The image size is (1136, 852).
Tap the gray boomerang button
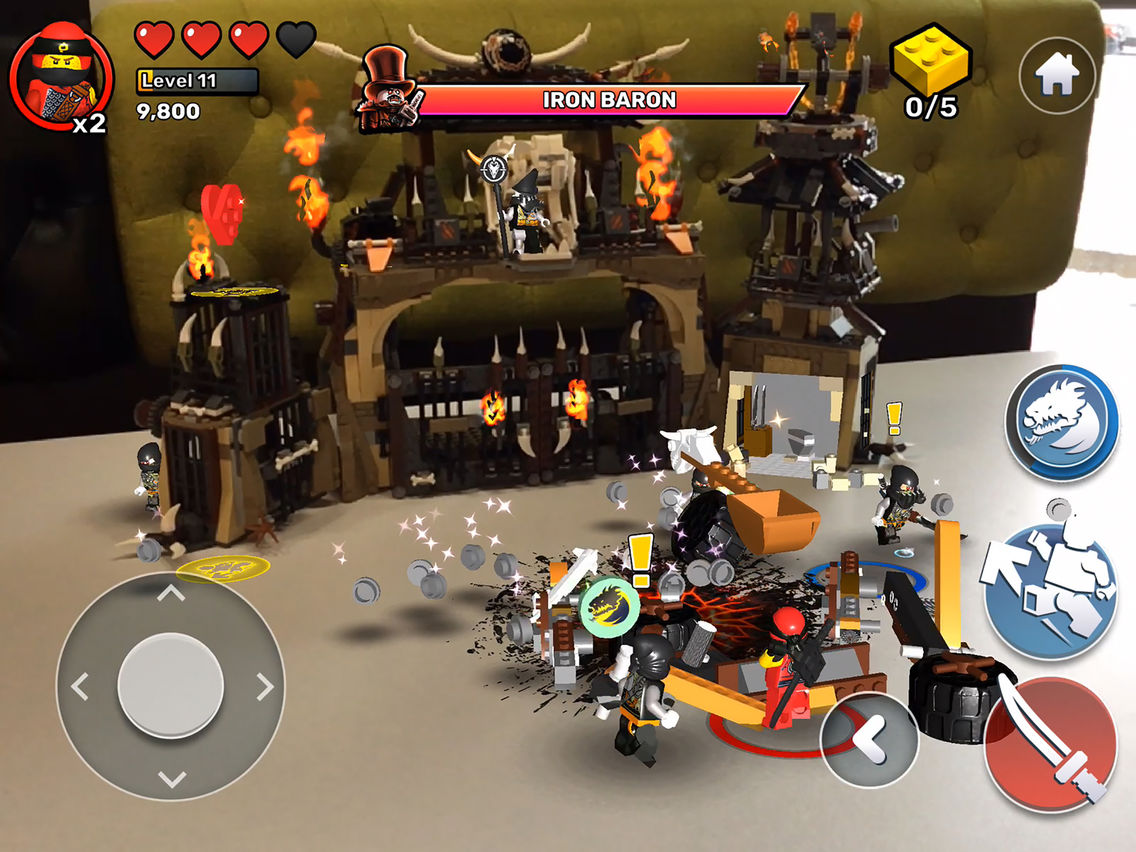pyautogui.click(x=868, y=742)
